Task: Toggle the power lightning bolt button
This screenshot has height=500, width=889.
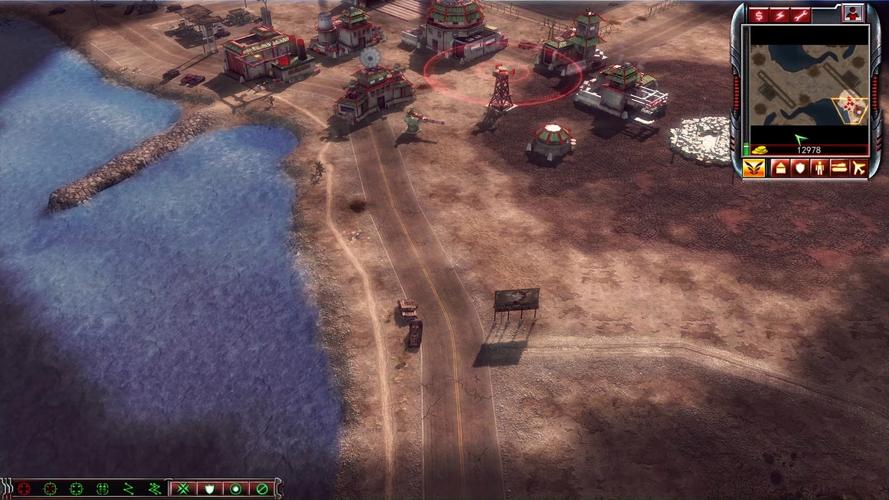Action: click(x=779, y=15)
